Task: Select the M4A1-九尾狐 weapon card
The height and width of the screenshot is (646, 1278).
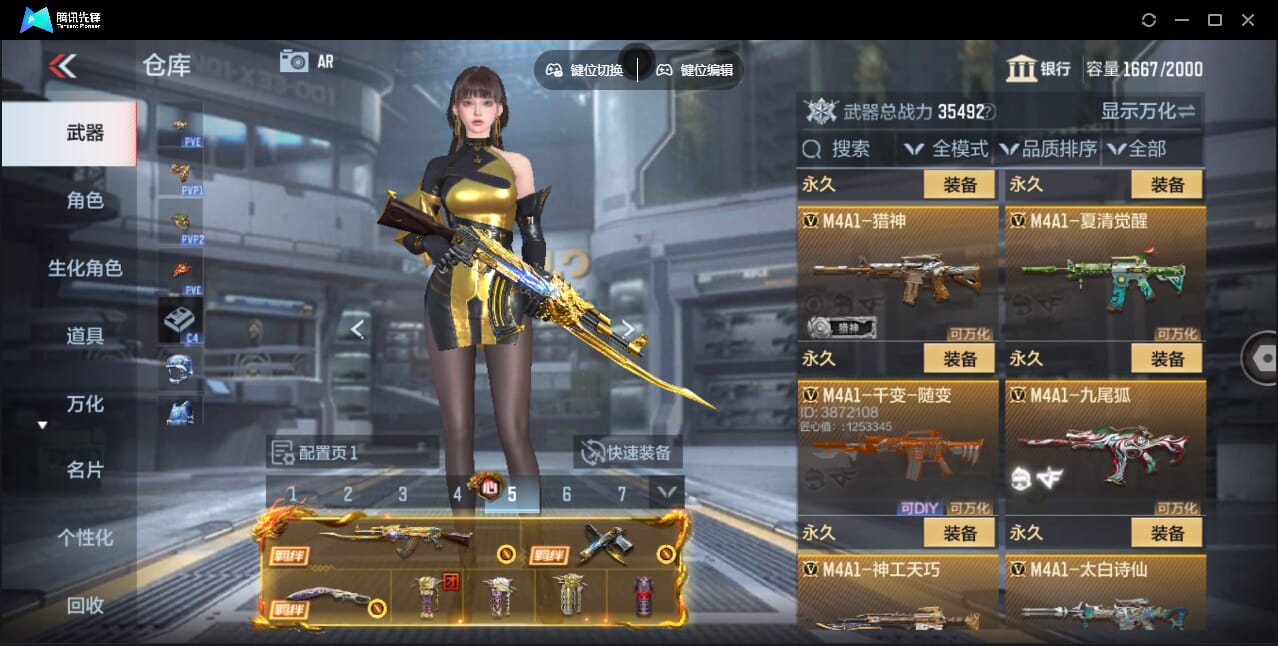Action: (1105, 446)
